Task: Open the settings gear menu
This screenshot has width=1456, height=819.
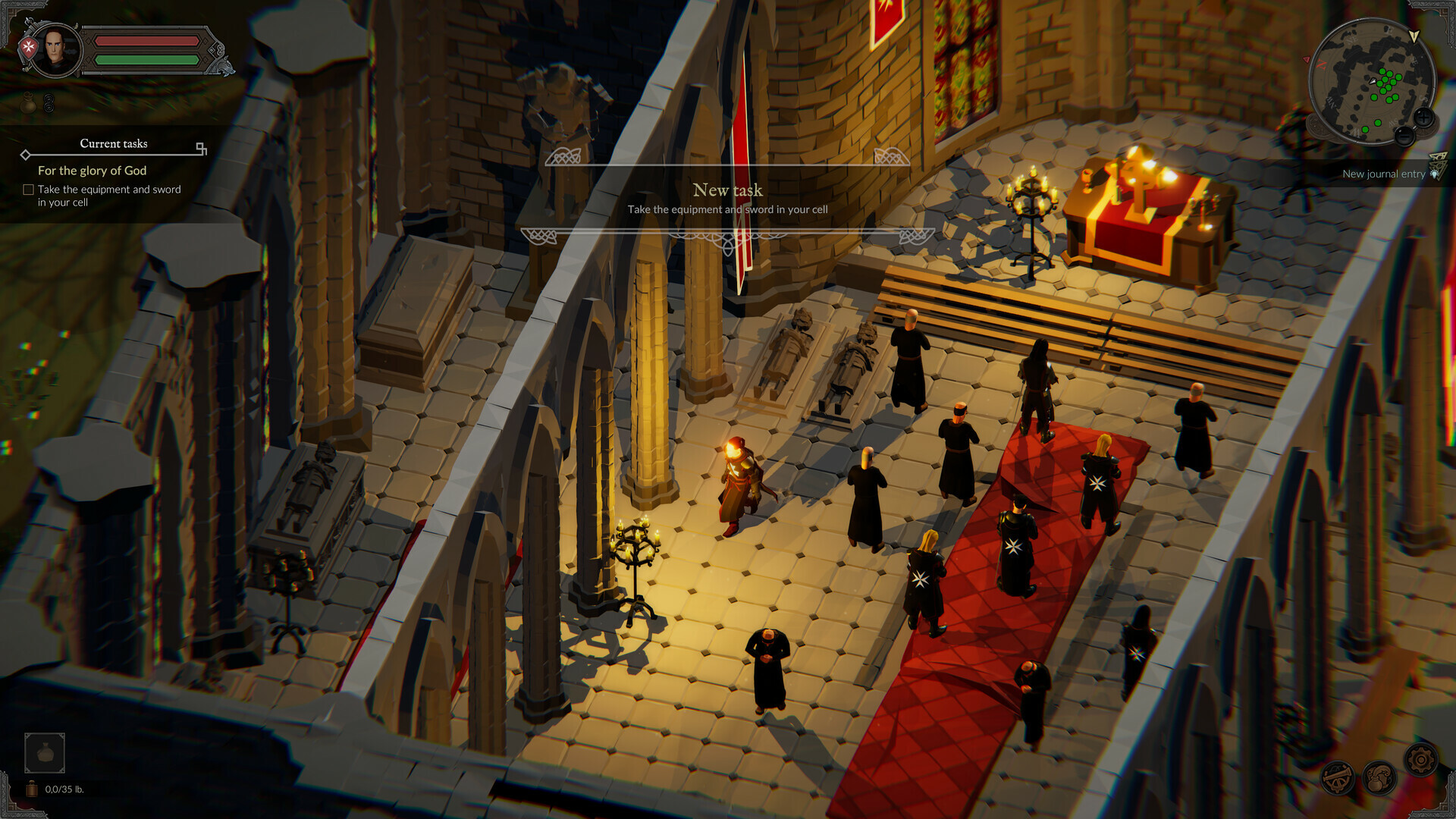Action: pyautogui.click(x=1421, y=760)
